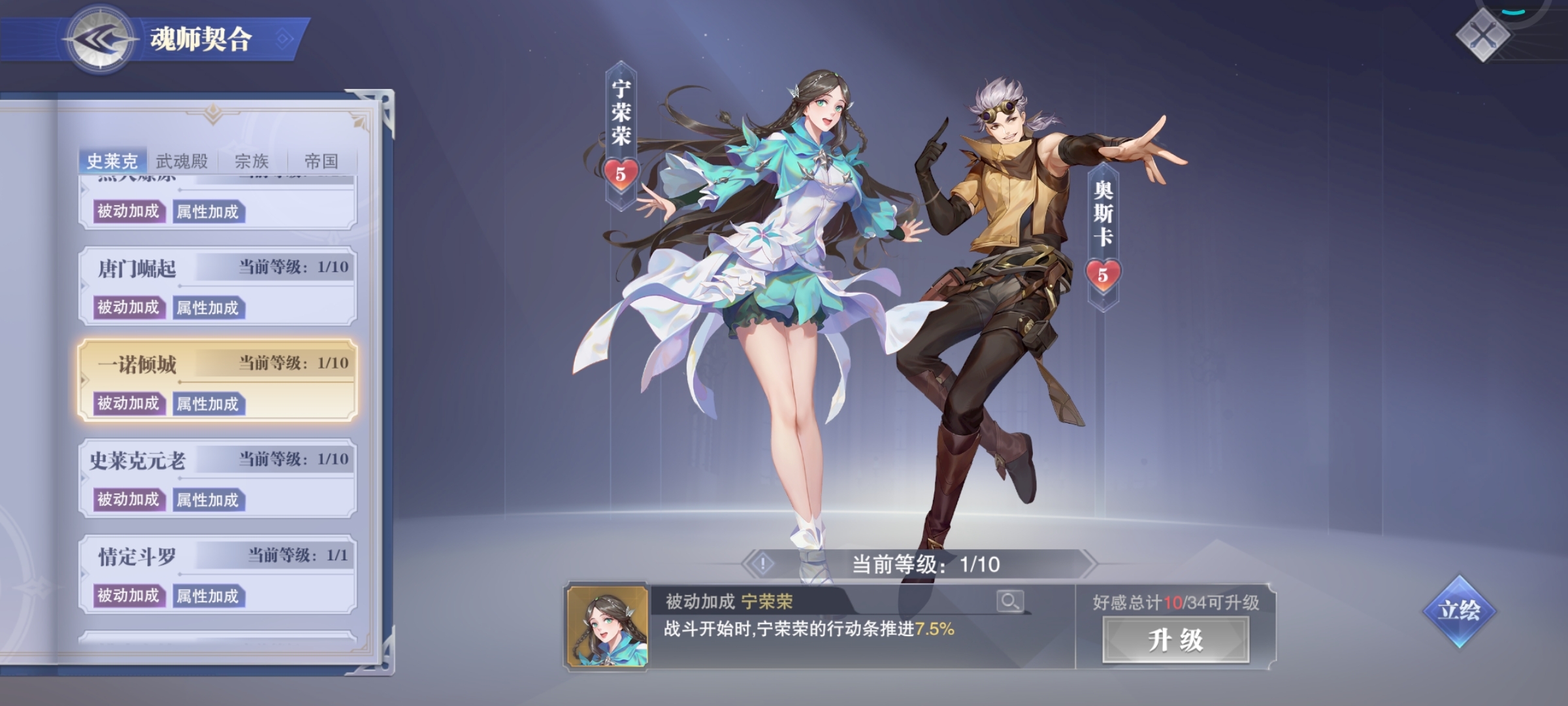Switch to the 史莱克 tab
This screenshot has width=1568, height=706.
pyautogui.click(x=112, y=161)
